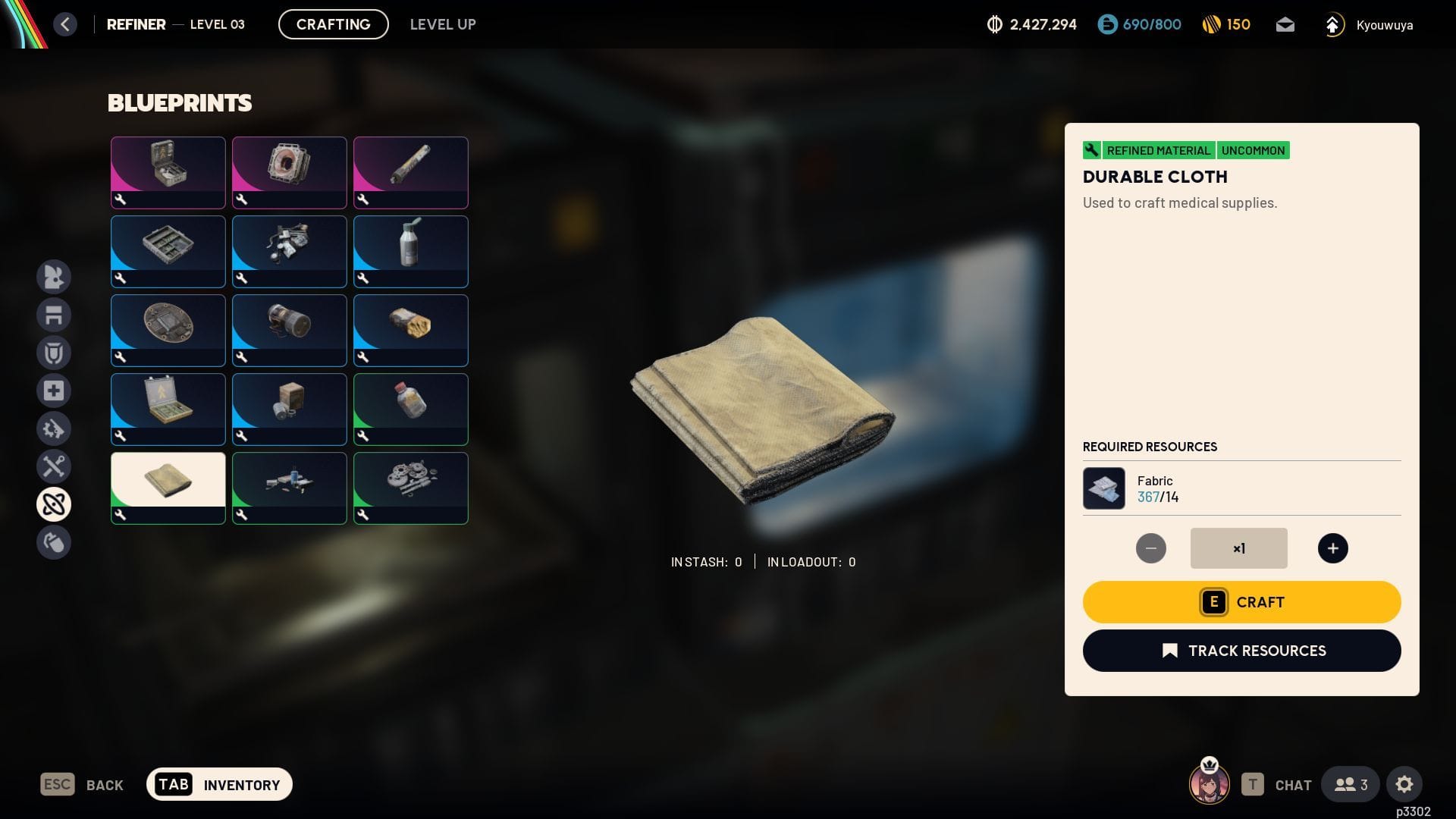Image resolution: width=1456 pixels, height=819 pixels.
Task: Open the Inventory button
Action: click(x=219, y=784)
